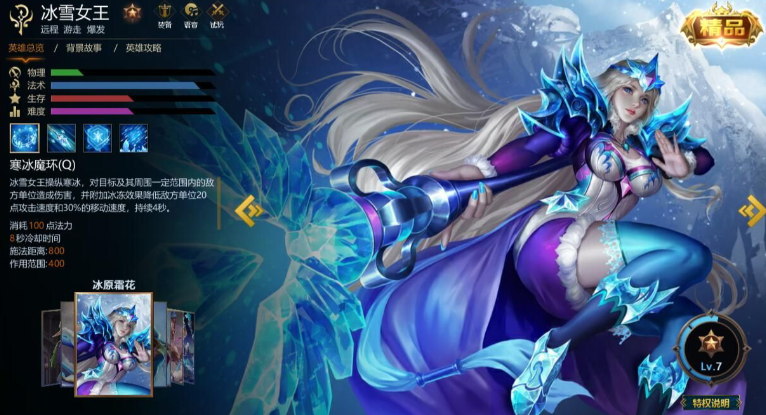Image resolution: width=766 pixels, height=415 pixels.
Task: Choose the second skill icon with ice shards
Action: pos(60,138)
